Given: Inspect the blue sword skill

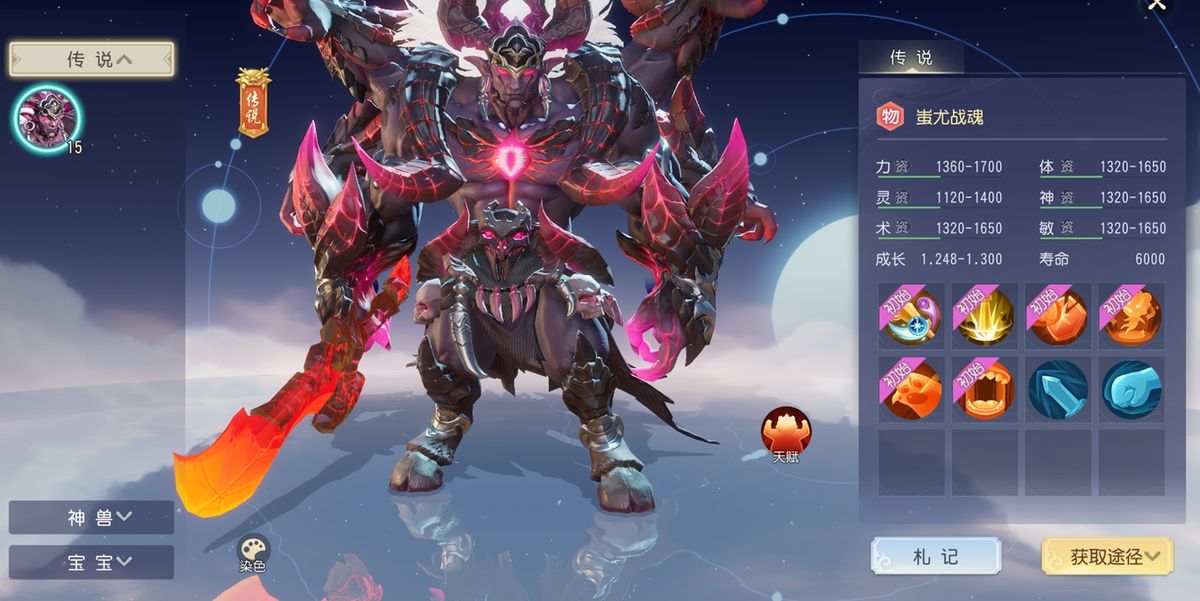Looking at the screenshot, I should [1058, 389].
